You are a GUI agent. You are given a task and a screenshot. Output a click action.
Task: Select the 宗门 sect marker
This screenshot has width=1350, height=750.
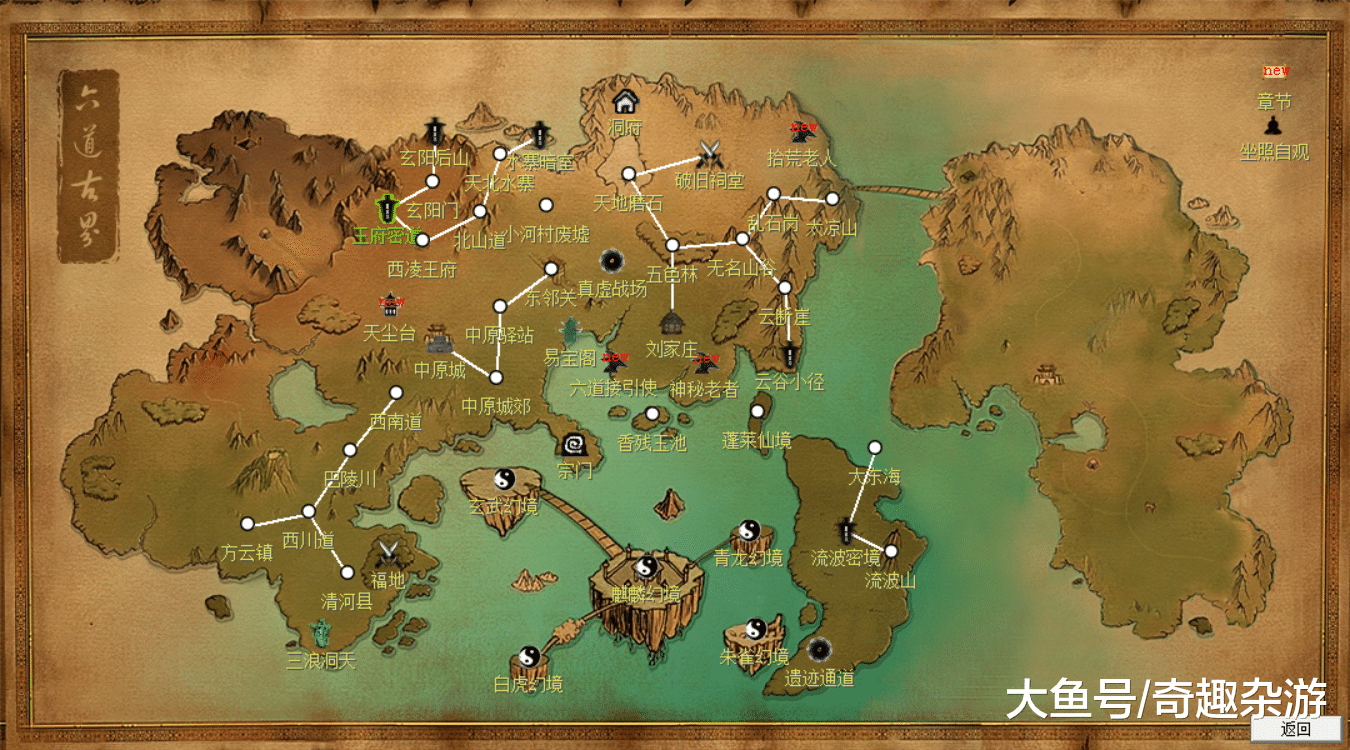(x=575, y=444)
